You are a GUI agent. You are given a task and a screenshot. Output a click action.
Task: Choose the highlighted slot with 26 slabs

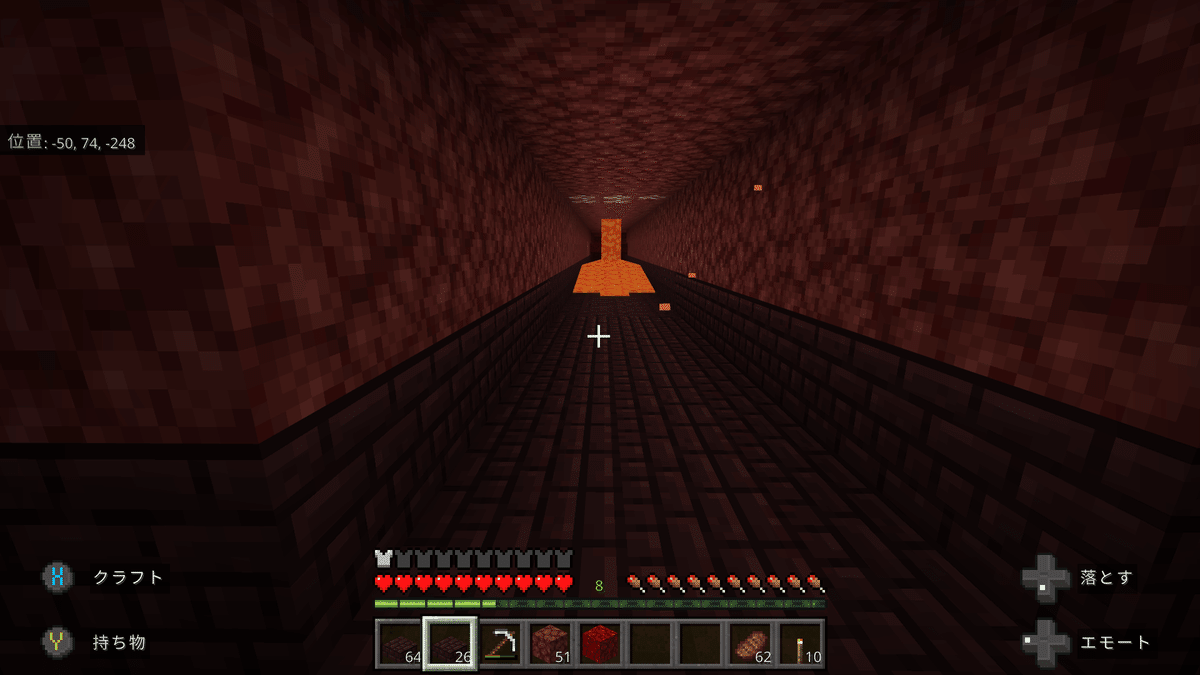[449, 643]
